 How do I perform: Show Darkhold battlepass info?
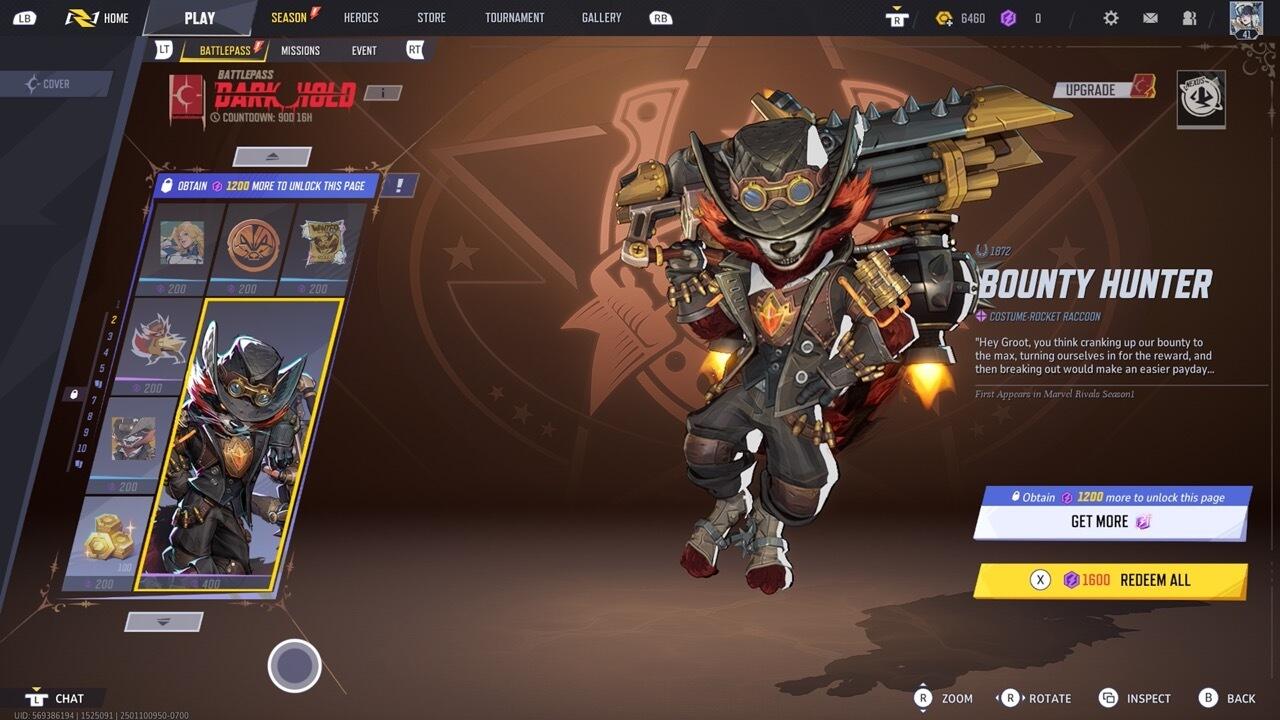click(382, 93)
